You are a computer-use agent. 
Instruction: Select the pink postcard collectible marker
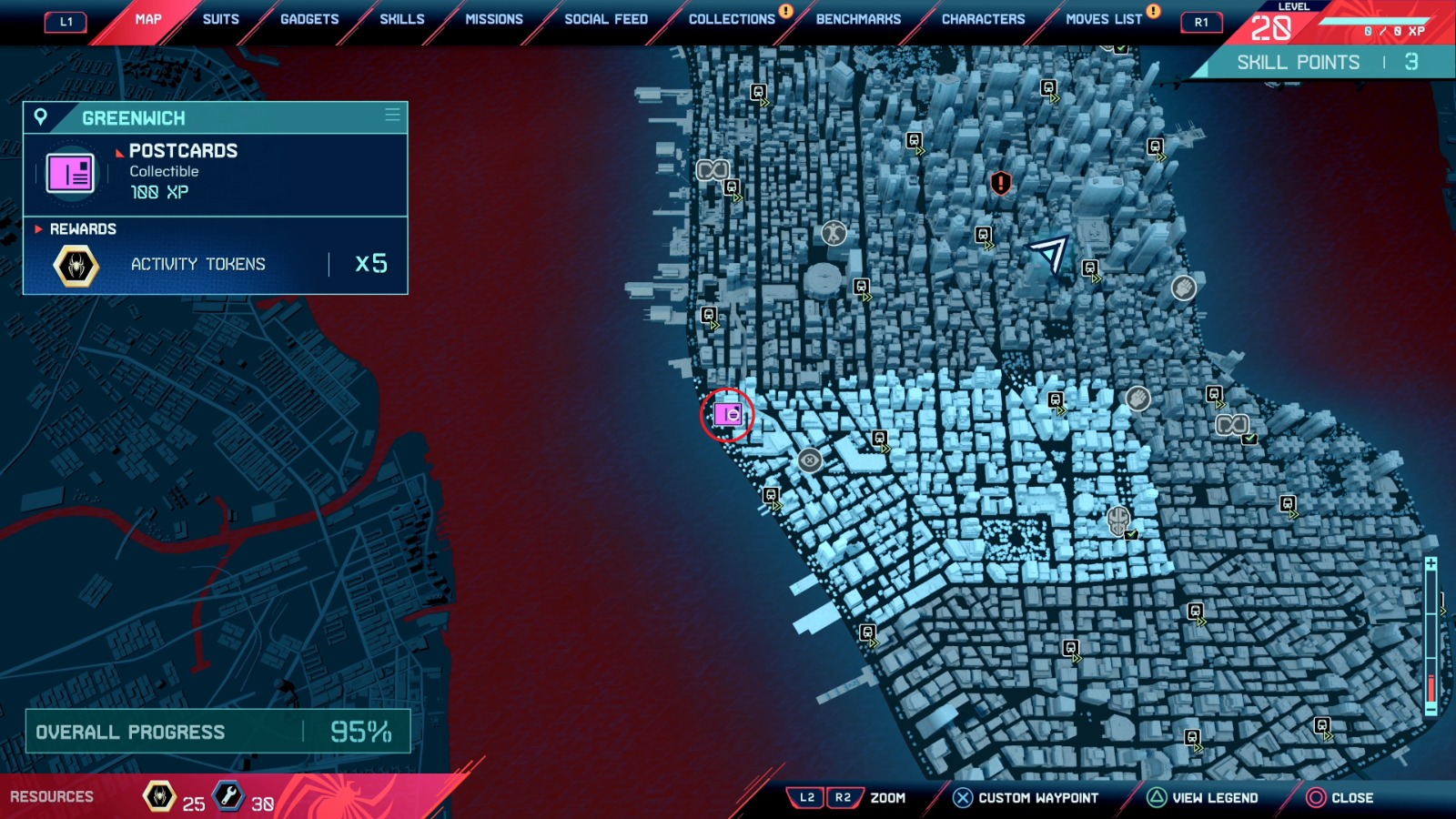pos(727,415)
